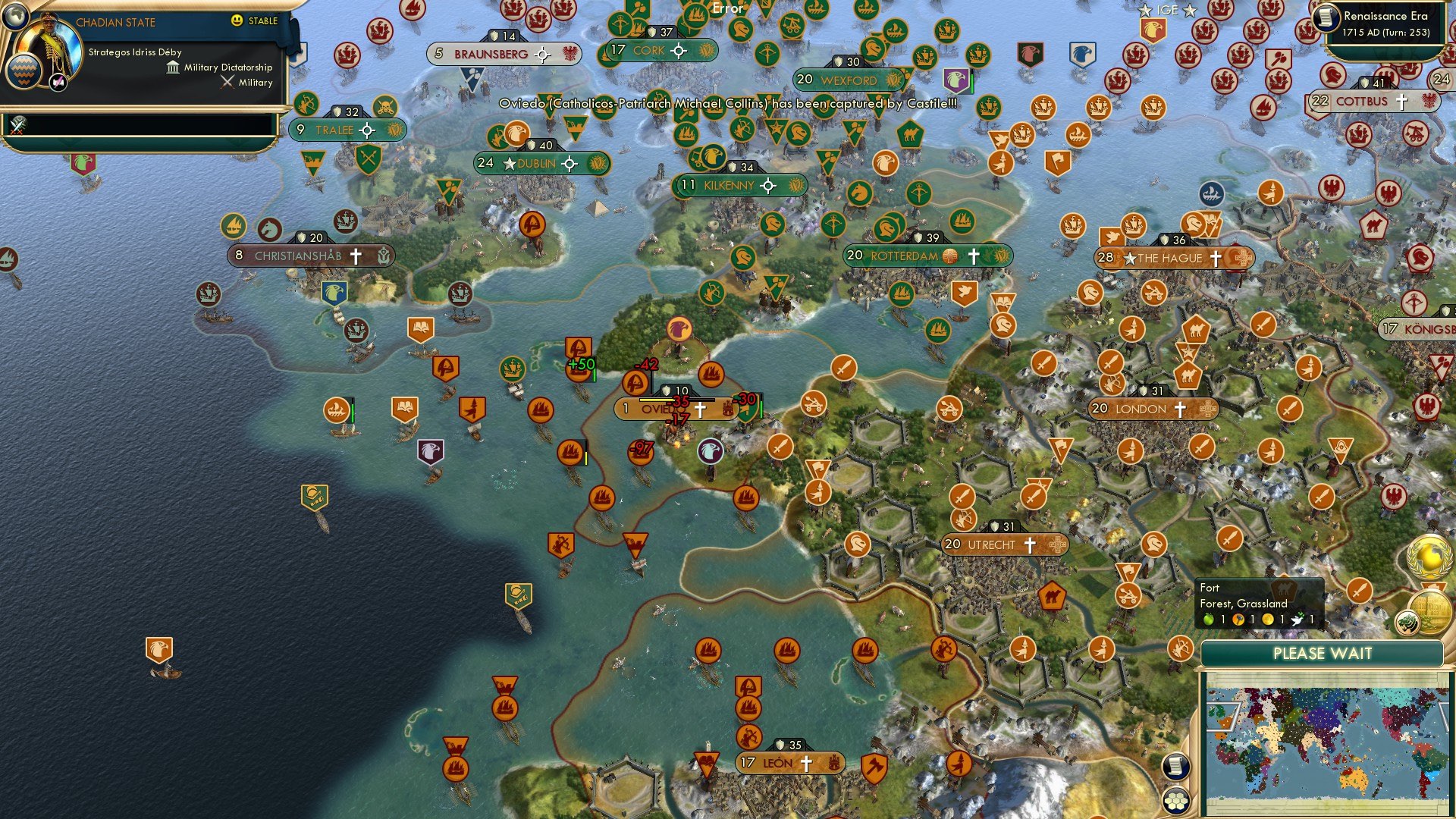Image resolution: width=1456 pixels, height=819 pixels.
Task: Click the green archer icon on the left coast
Action: point(306,104)
